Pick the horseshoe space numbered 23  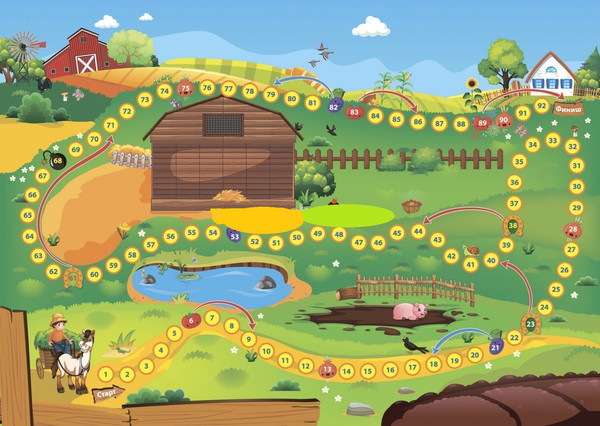coord(530,324)
